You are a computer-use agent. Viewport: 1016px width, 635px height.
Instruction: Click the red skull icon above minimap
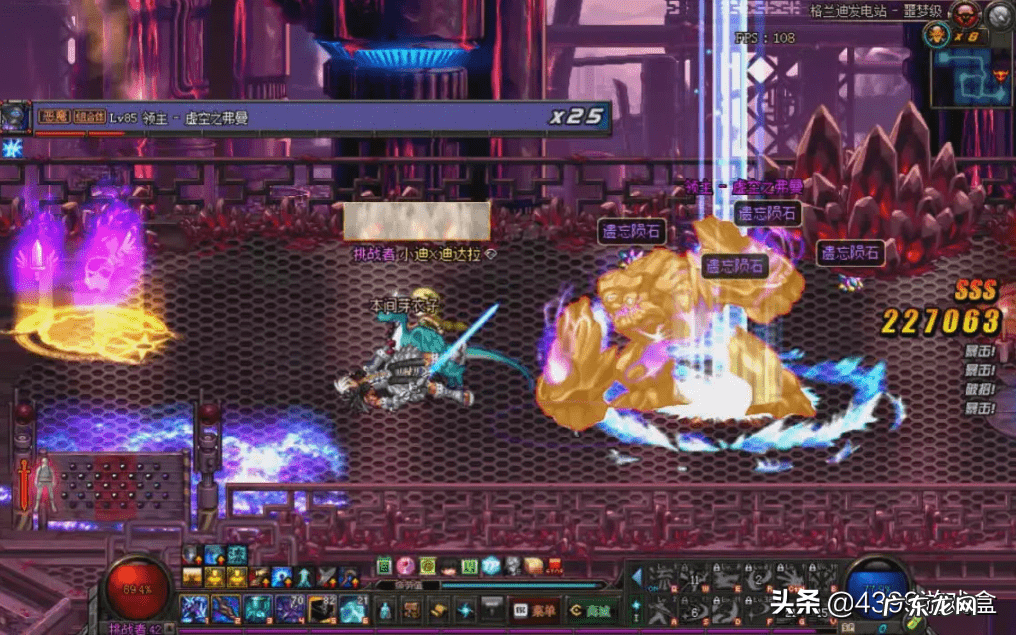(963, 14)
